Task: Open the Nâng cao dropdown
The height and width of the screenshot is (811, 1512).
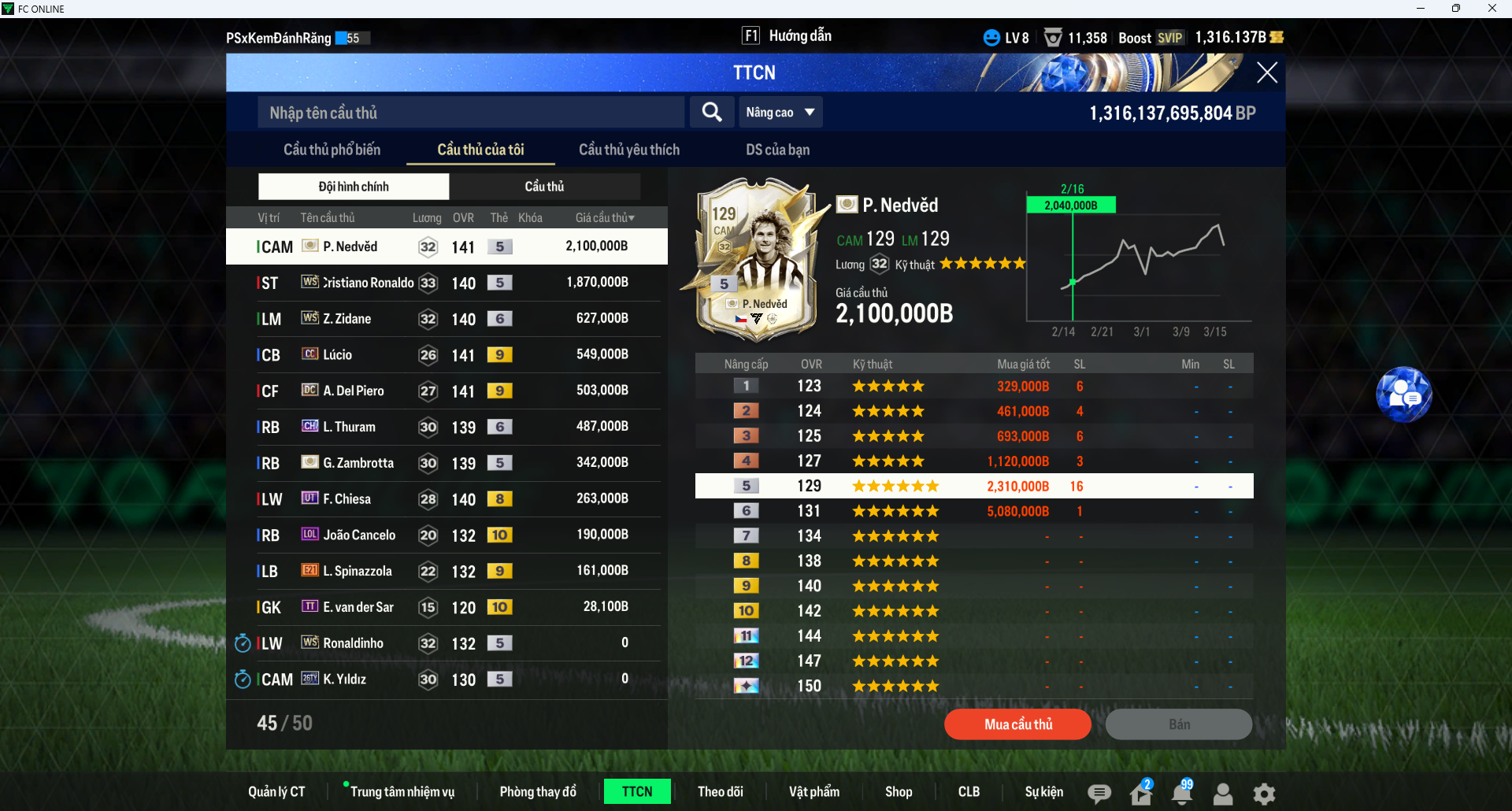Action: click(x=780, y=113)
